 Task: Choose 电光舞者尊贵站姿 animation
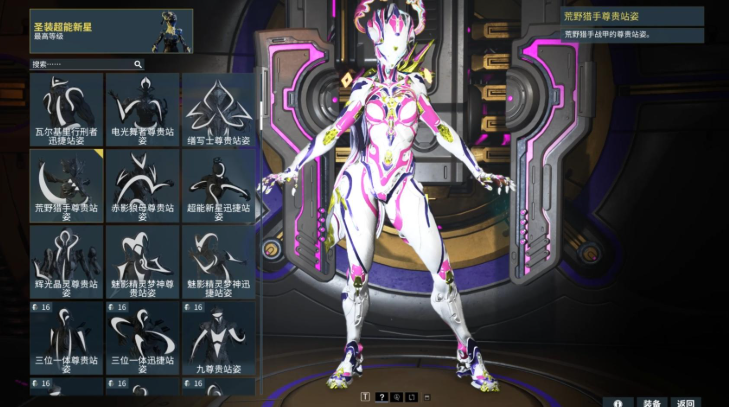pos(142,110)
